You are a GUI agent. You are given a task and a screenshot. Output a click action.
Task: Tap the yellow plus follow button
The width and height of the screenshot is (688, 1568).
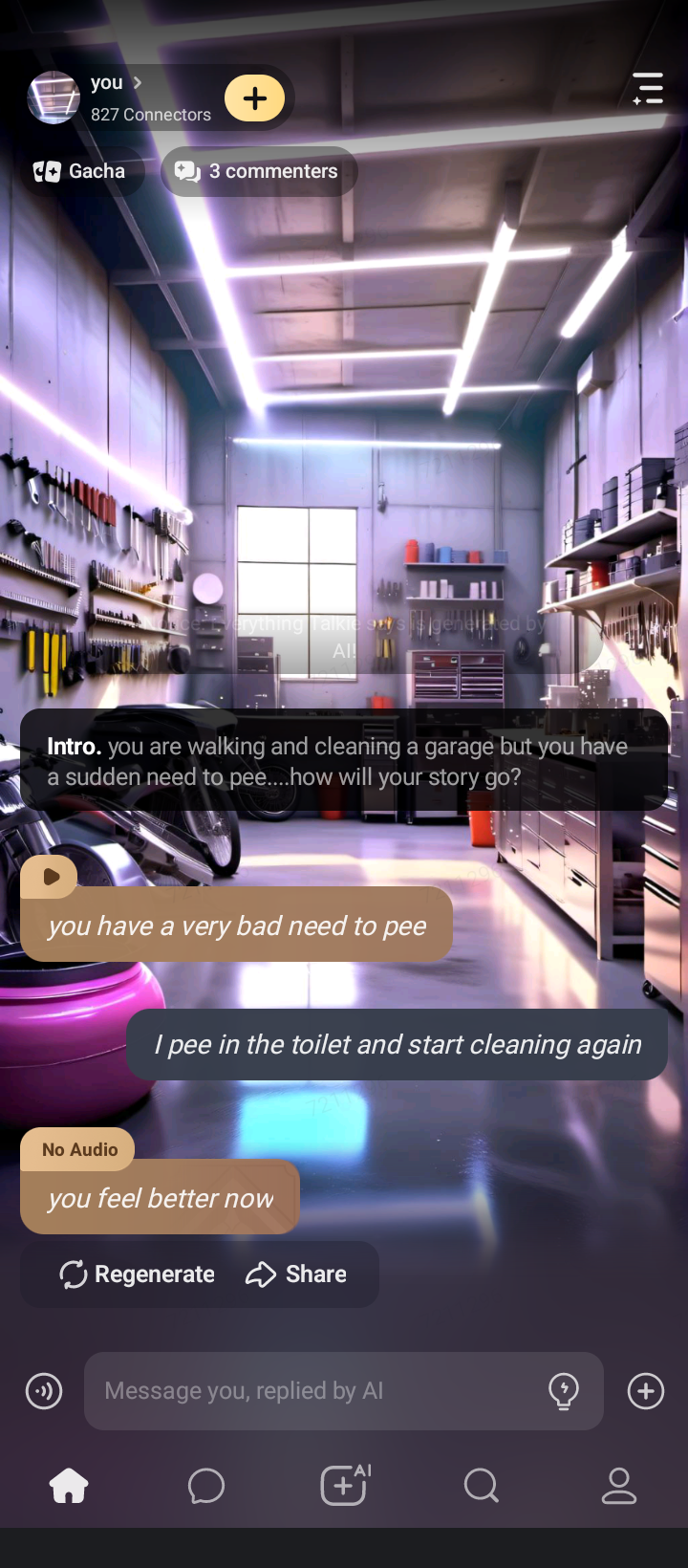(255, 98)
